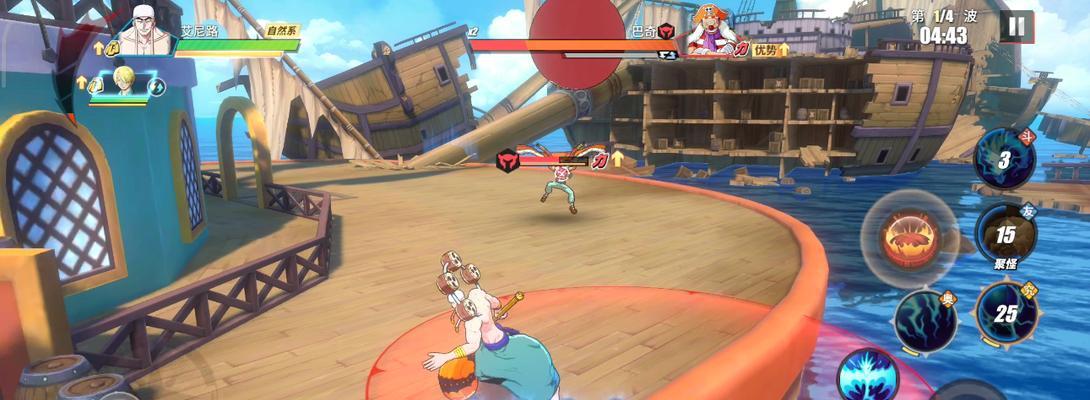Use the 聚怪 gather-enemies assist skill
Screen dimensions: 1090x400
[1005, 235]
